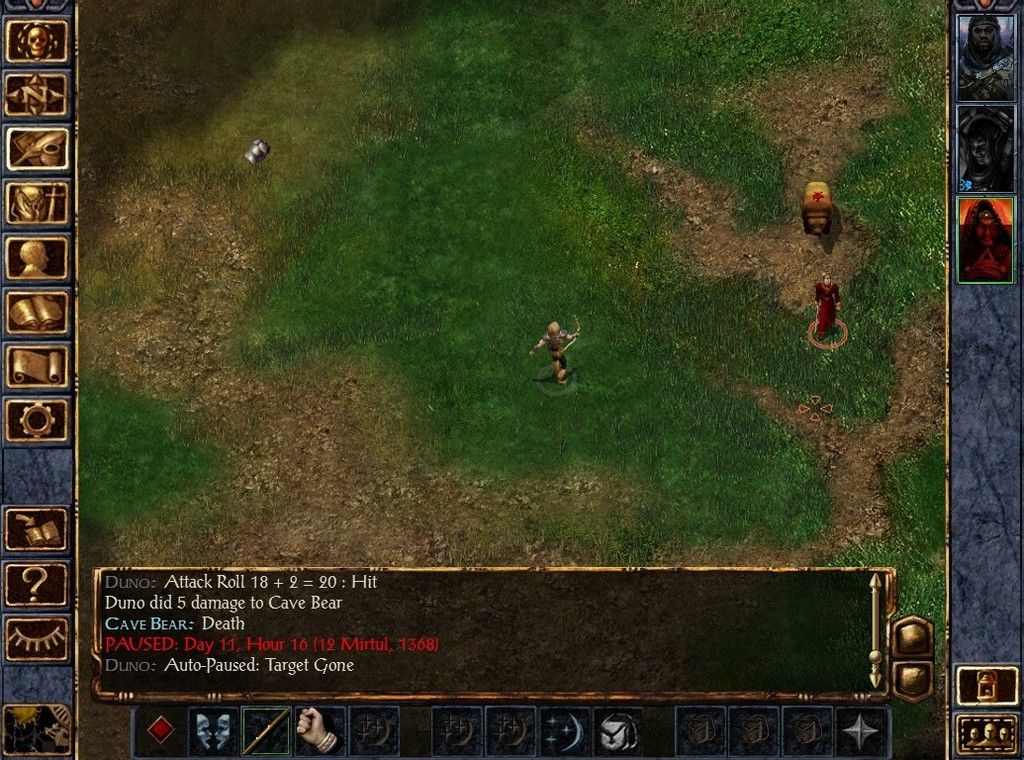Image resolution: width=1024 pixels, height=760 pixels.
Task: Click the closed-eye rest button
Action: [x=37, y=638]
